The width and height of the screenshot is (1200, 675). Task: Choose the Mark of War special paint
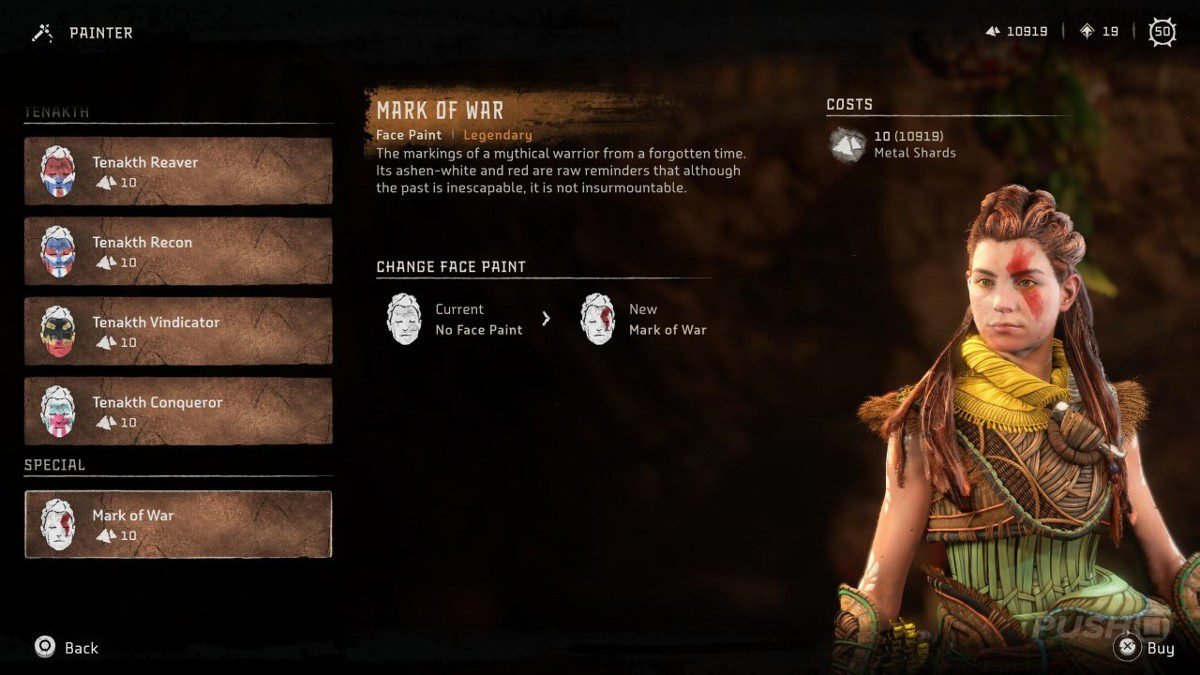(x=178, y=524)
